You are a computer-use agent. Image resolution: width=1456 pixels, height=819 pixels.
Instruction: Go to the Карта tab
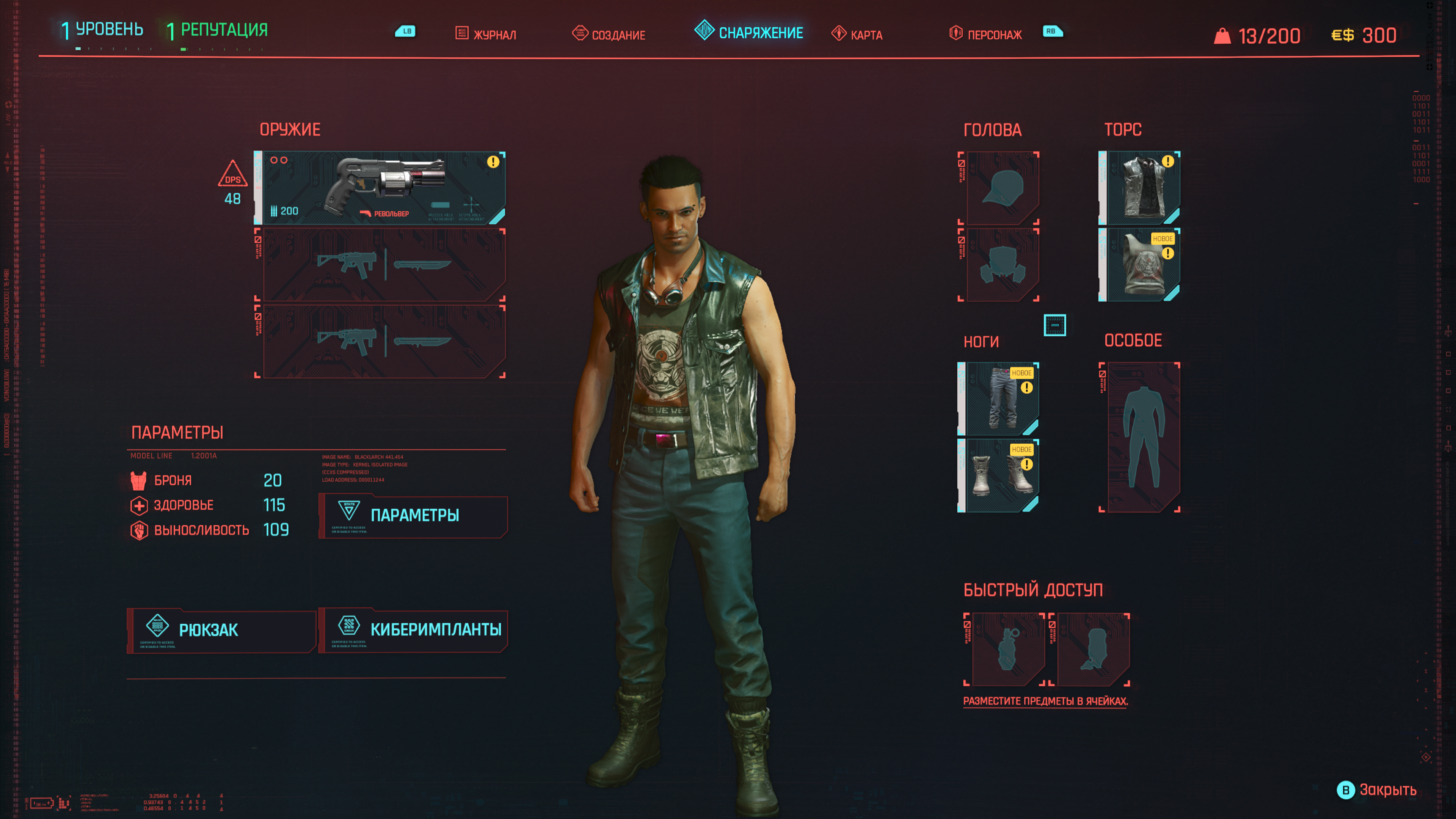857,34
